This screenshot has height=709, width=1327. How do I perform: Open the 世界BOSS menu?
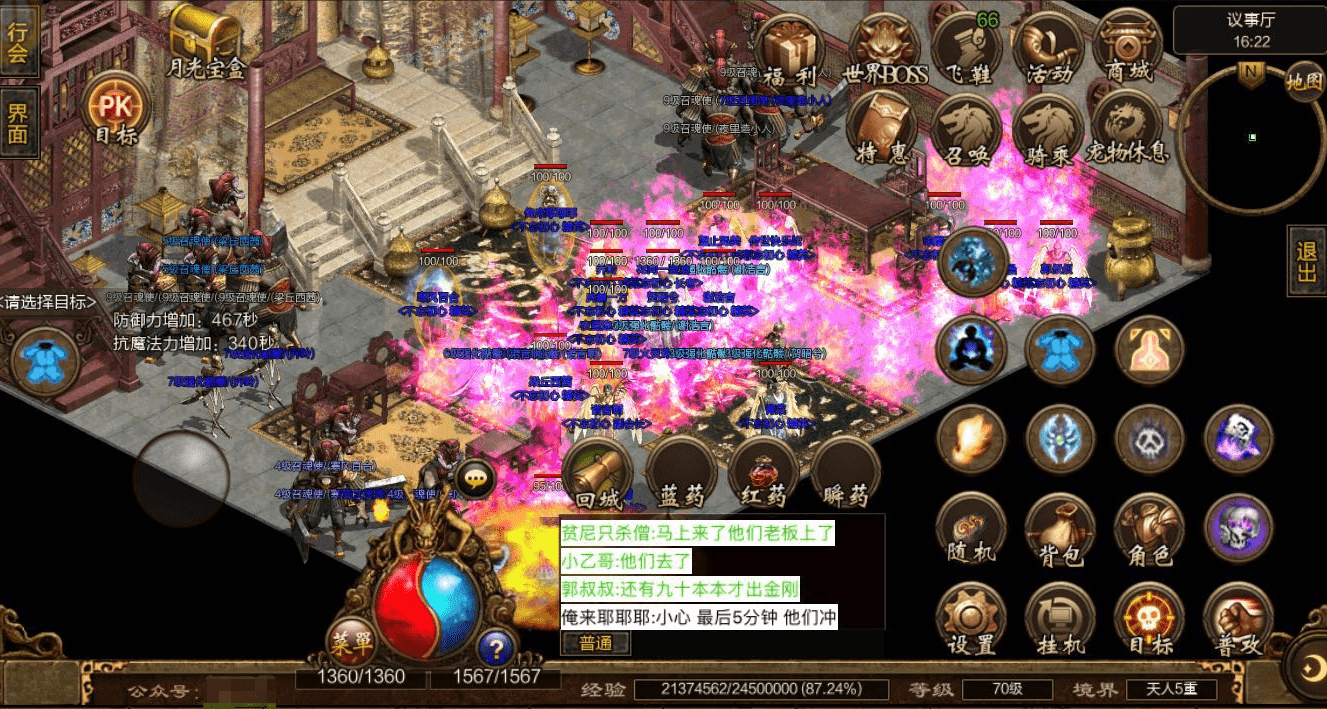pos(886,50)
